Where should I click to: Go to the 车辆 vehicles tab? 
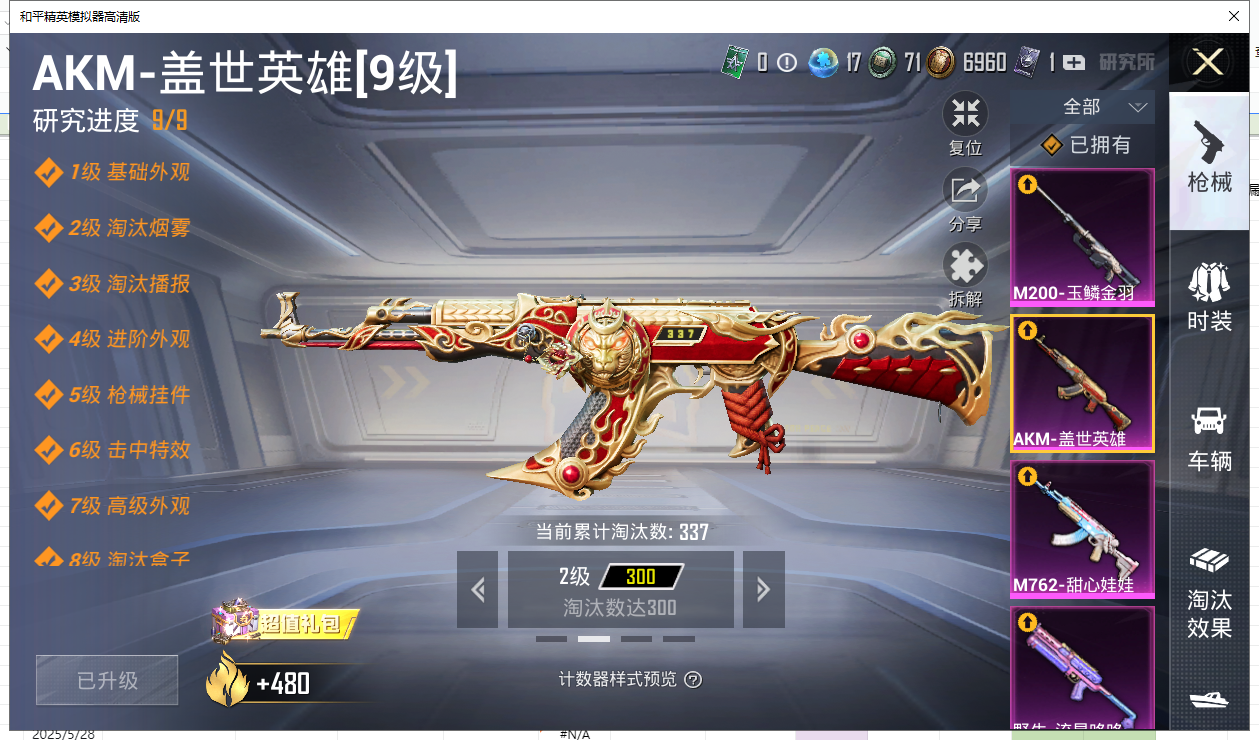pyautogui.click(x=1209, y=438)
